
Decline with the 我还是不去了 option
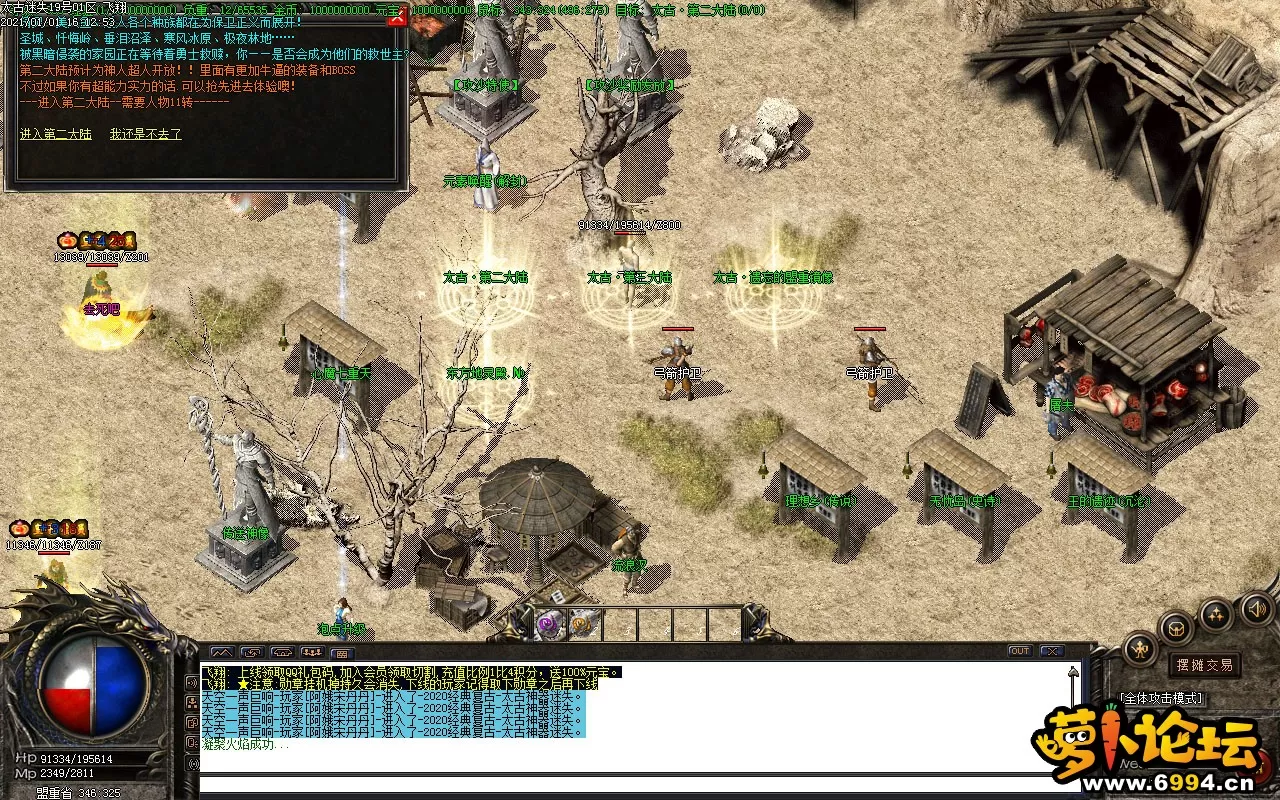click(146, 134)
